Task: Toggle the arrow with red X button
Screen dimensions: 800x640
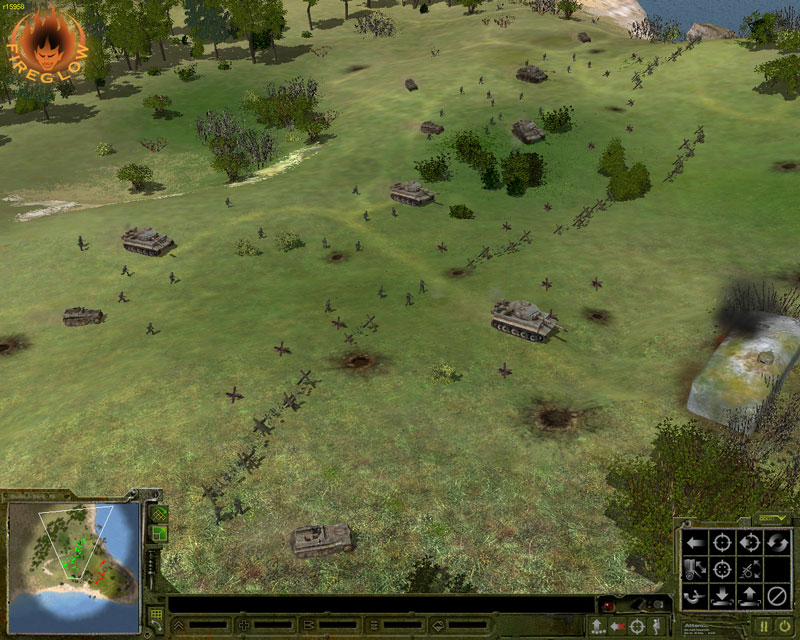Action: 618,627
